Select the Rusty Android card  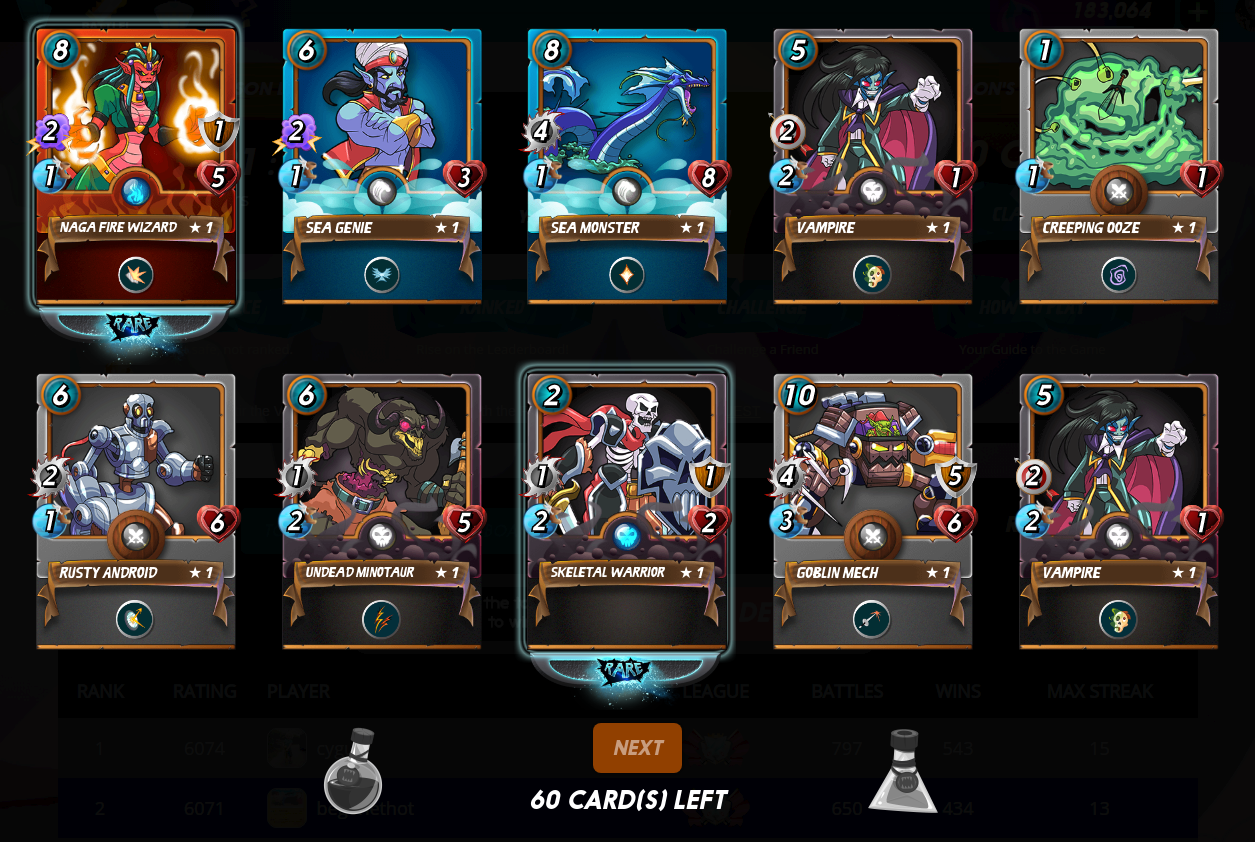coord(136,510)
